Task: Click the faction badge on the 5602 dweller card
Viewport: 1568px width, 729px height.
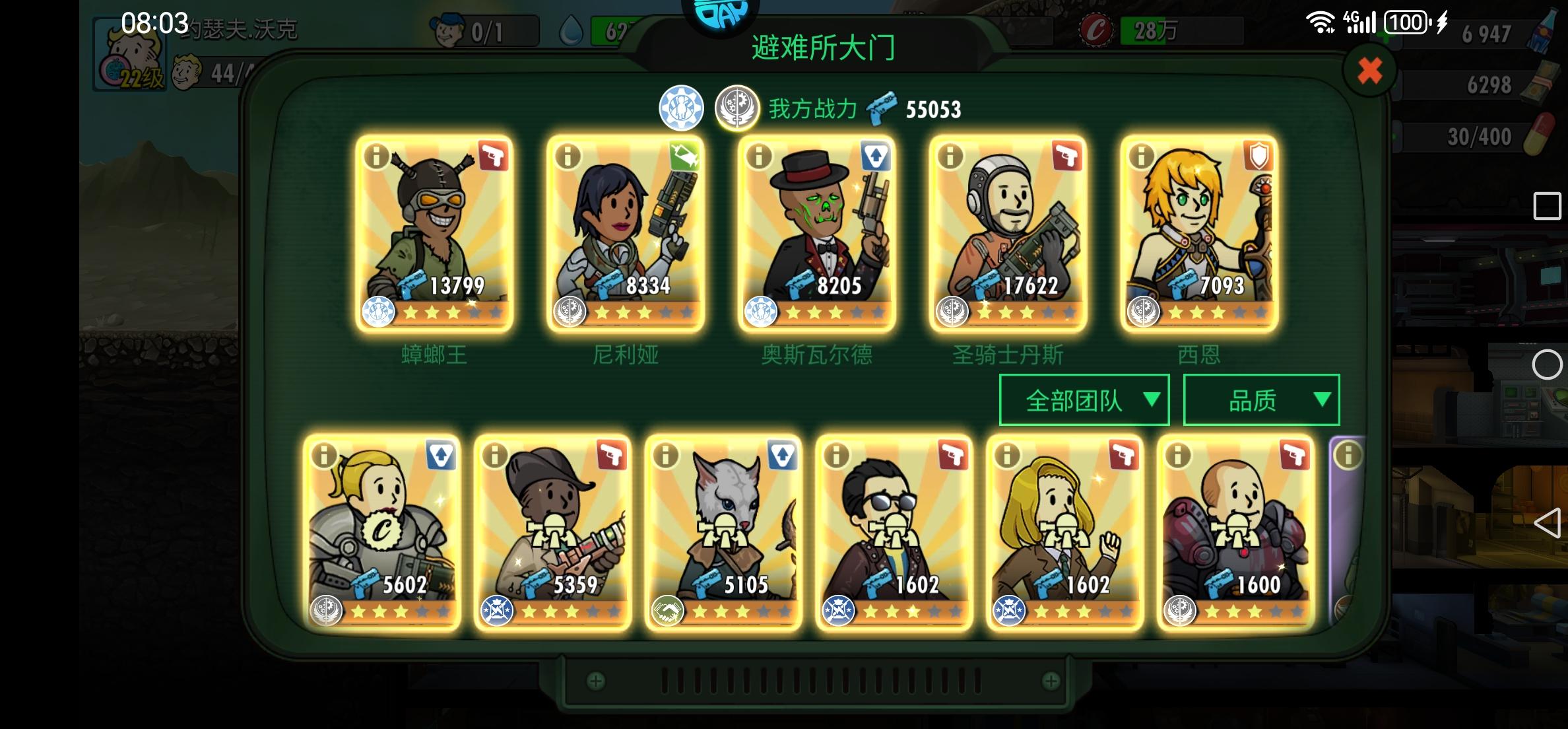Action: coord(325,611)
